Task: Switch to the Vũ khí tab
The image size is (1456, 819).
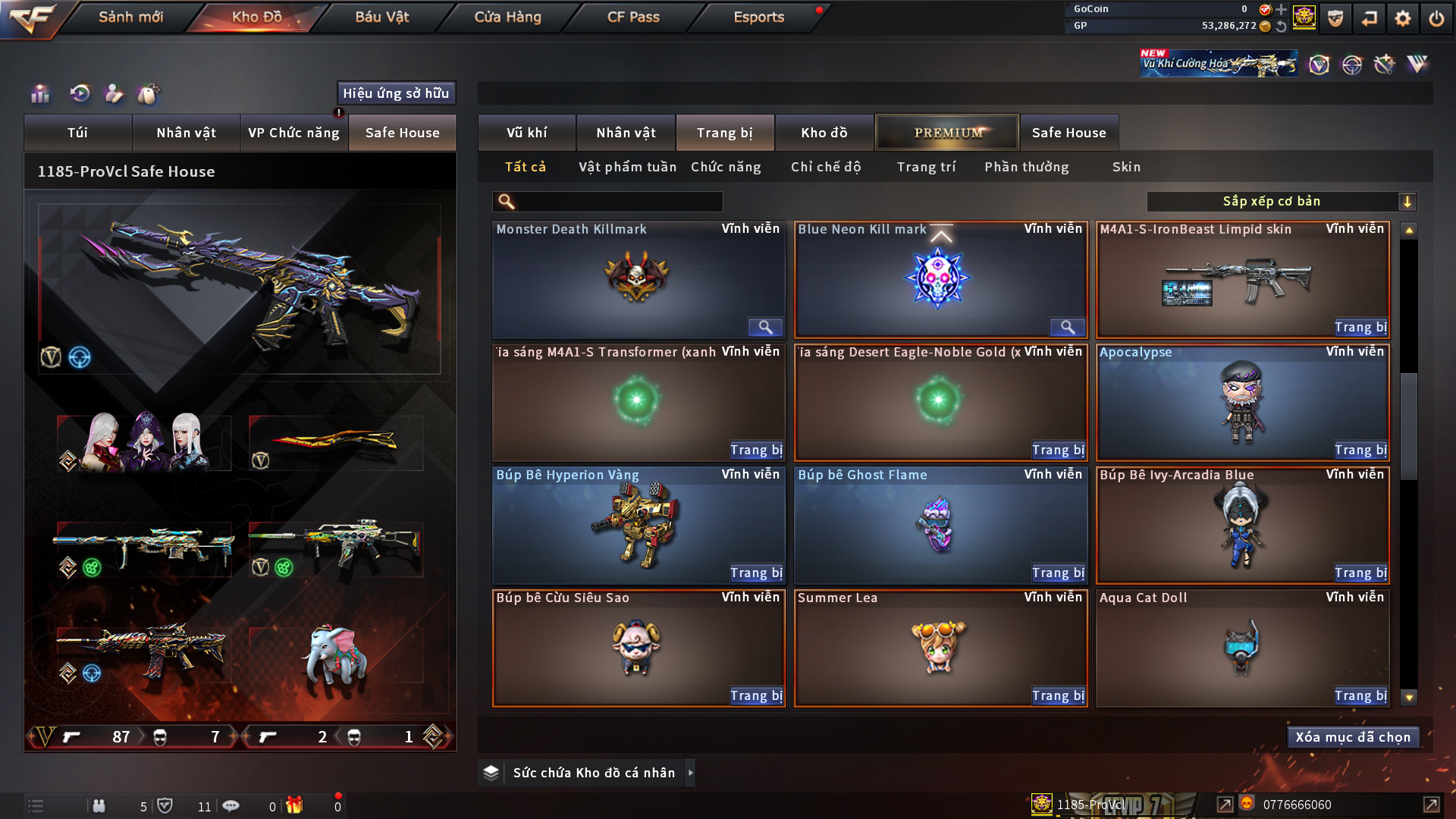Action: pyautogui.click(x=527, y=133)
